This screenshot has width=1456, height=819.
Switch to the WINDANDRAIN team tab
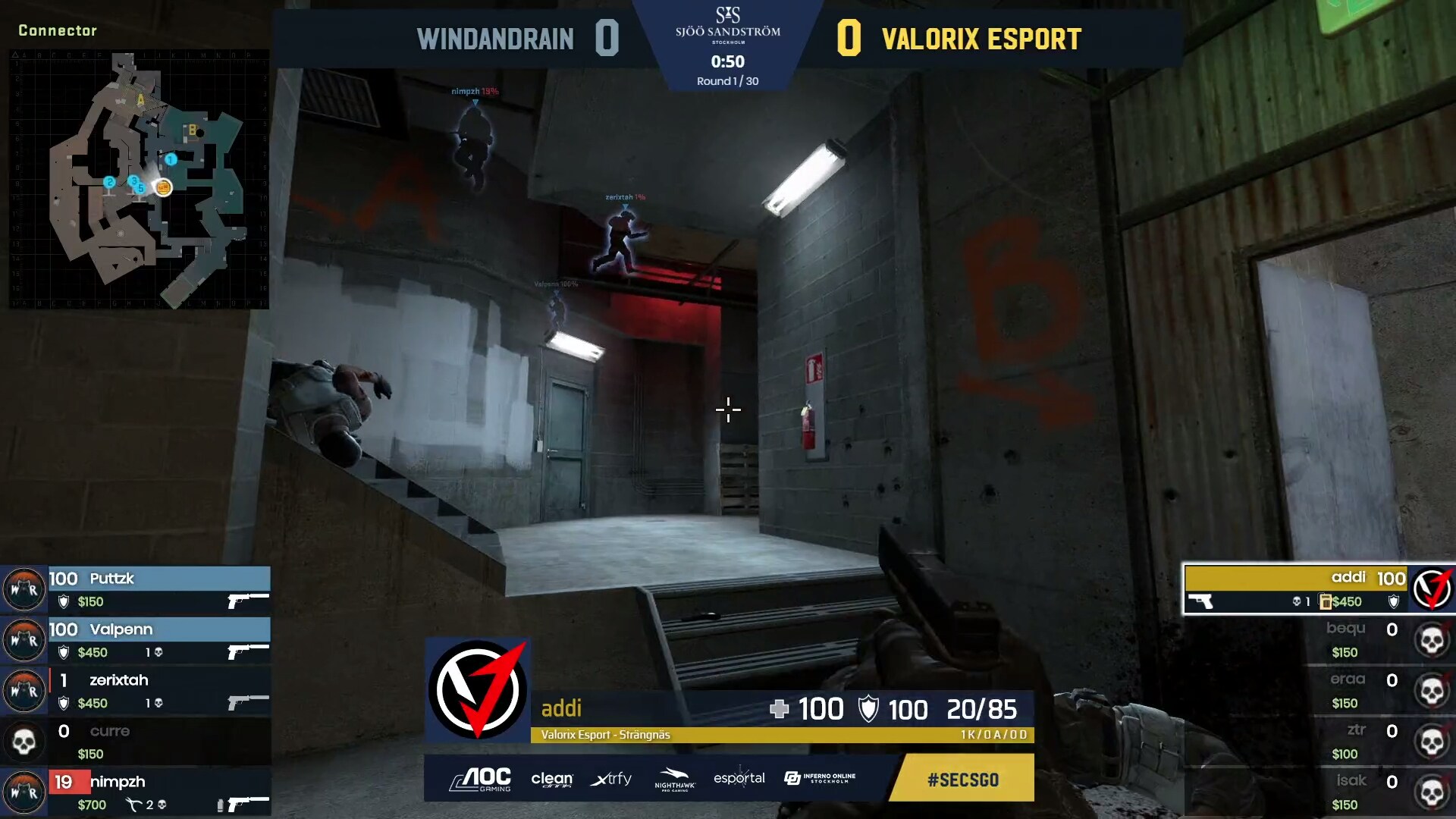pyautogui.click(x=497, y=39)
